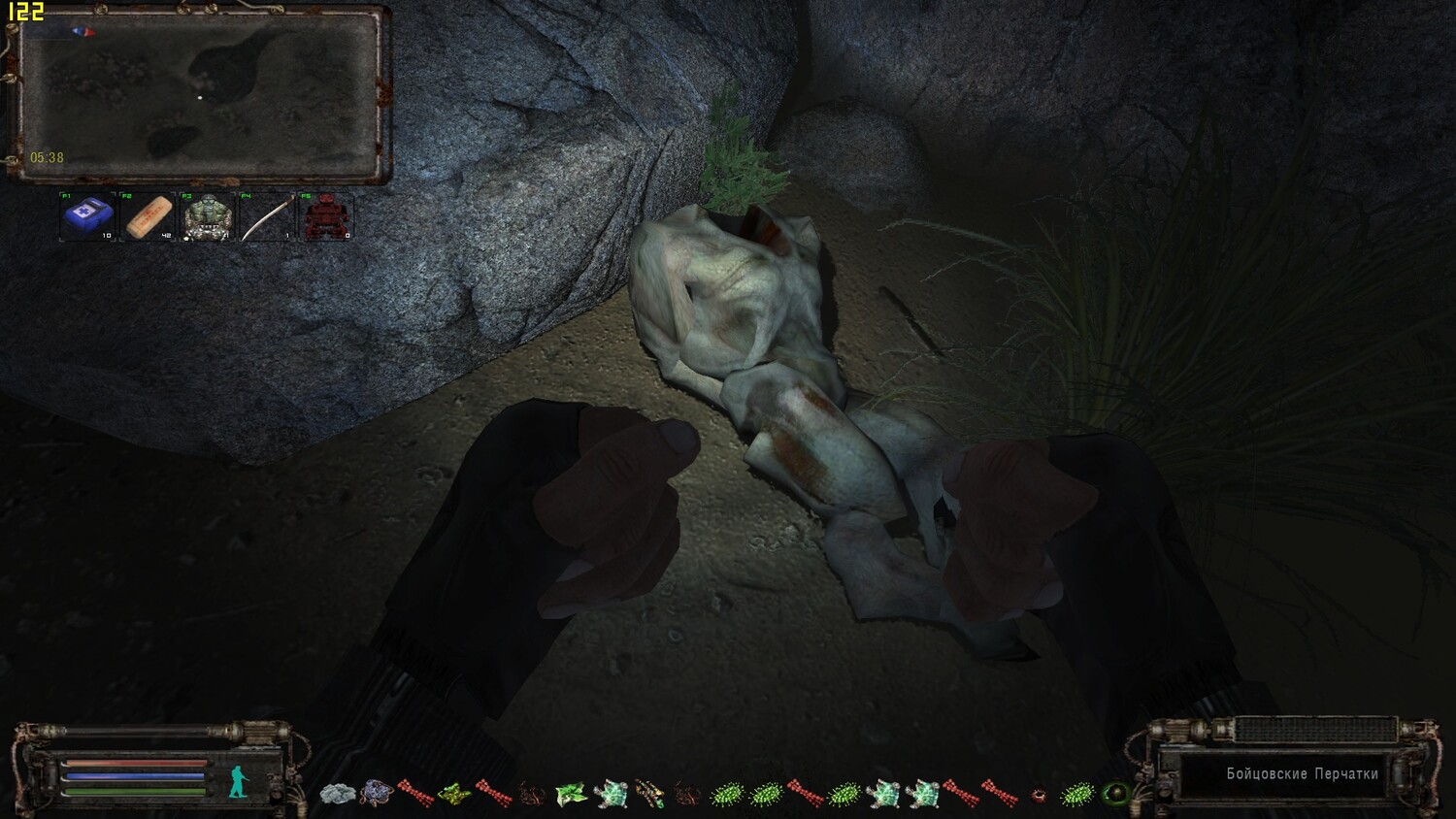Select the bandage quick slot F2
Screen dimensions: 1456x819
click(148, 216)
